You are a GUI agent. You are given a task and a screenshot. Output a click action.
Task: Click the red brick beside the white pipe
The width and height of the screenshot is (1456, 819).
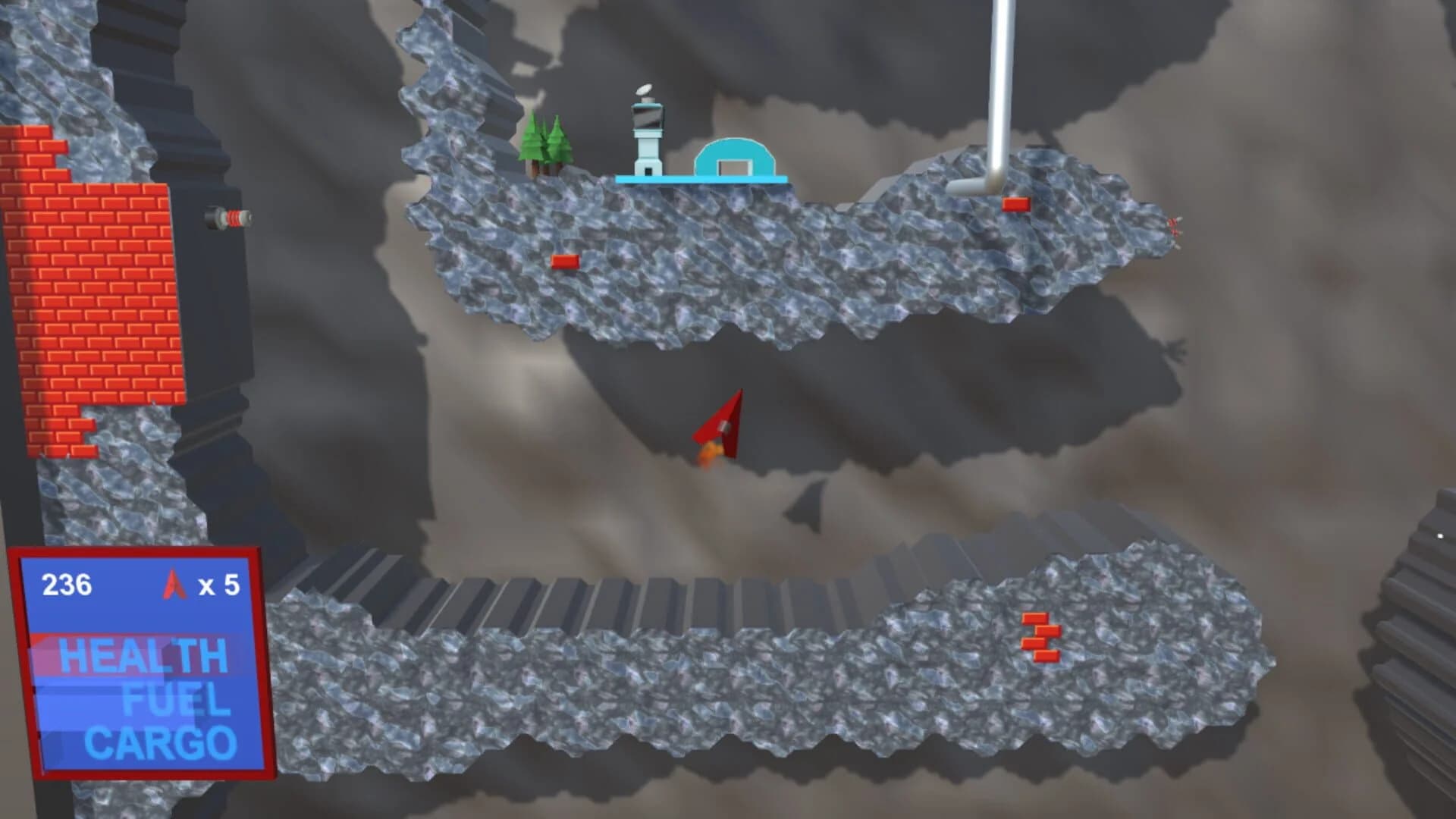1016,202
